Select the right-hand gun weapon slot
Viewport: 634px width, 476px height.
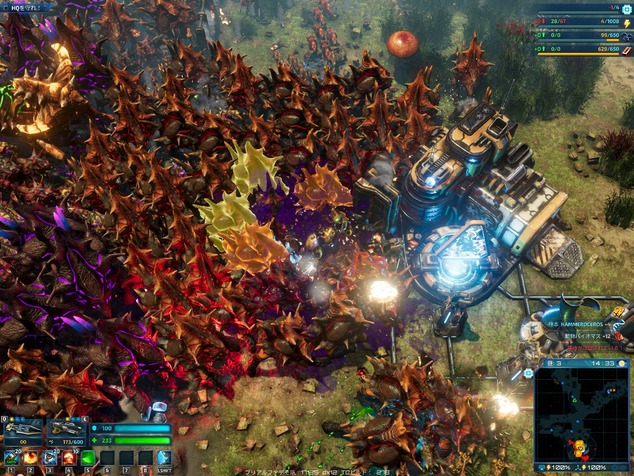click(x=65, y=431)
